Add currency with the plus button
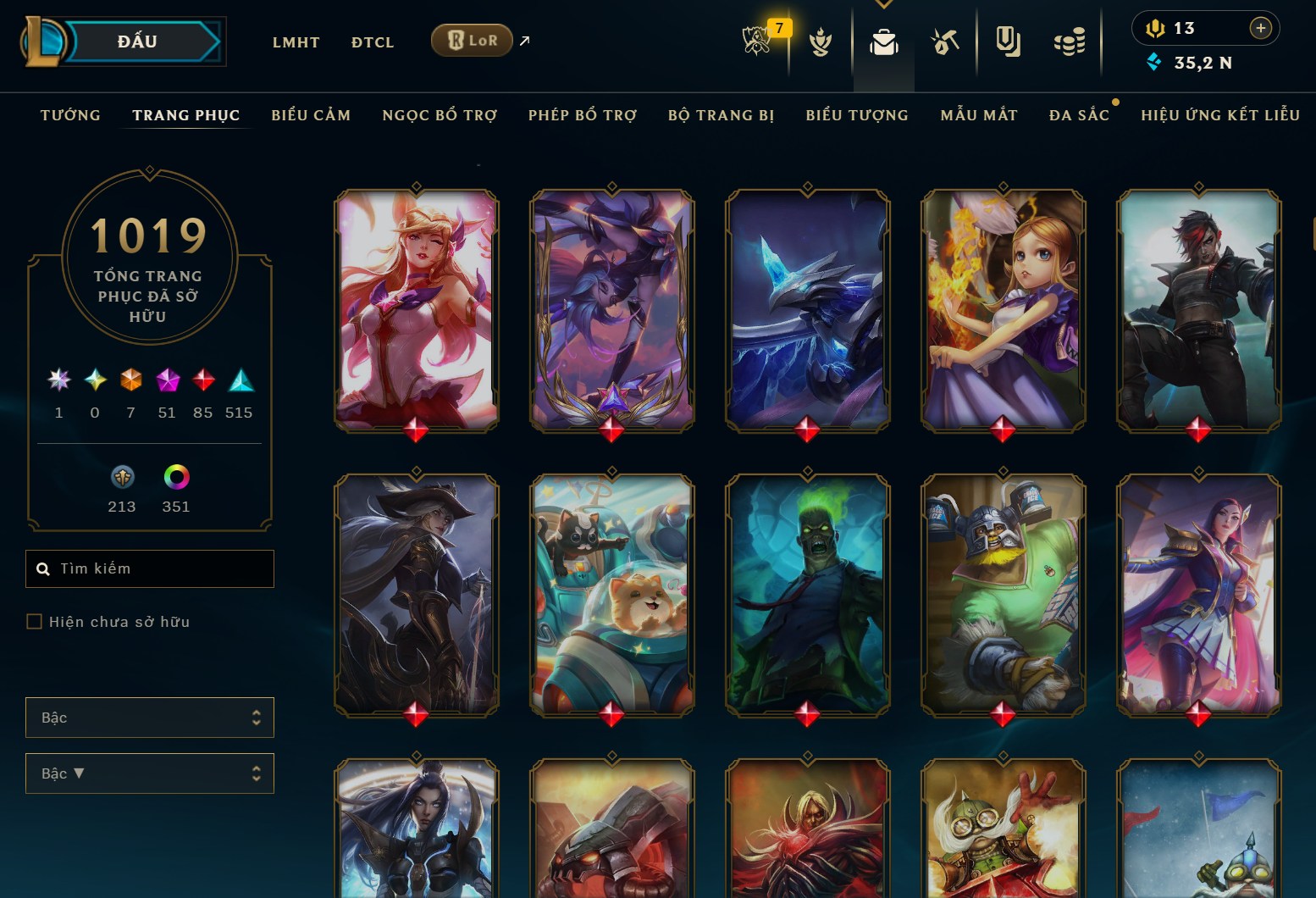 (1260, 28)
